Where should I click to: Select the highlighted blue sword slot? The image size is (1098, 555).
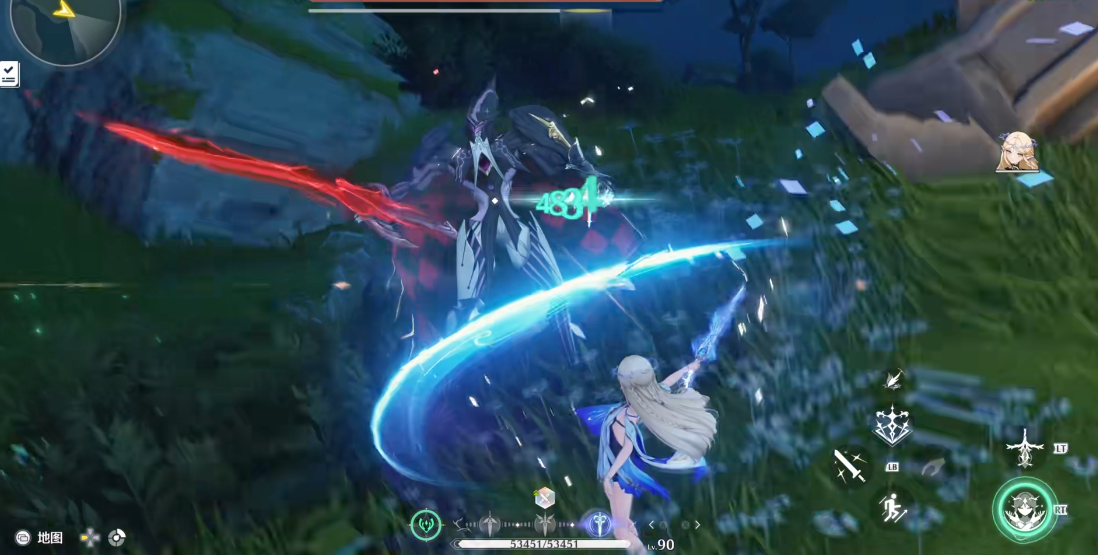pos(599,523)
